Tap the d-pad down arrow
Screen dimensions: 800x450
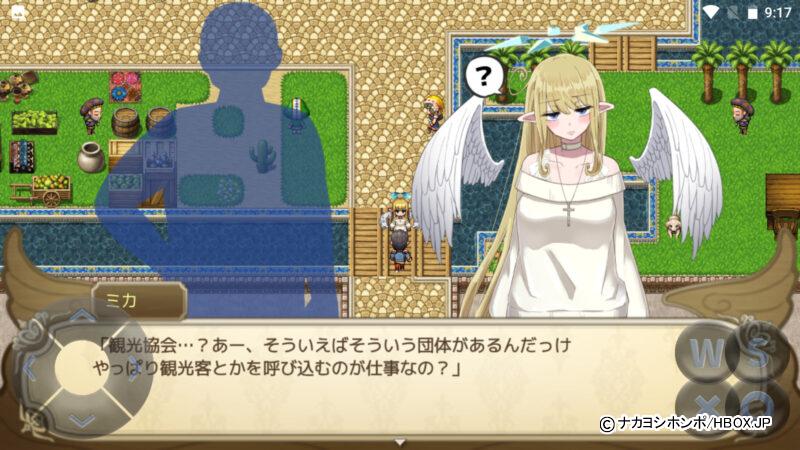81,419
